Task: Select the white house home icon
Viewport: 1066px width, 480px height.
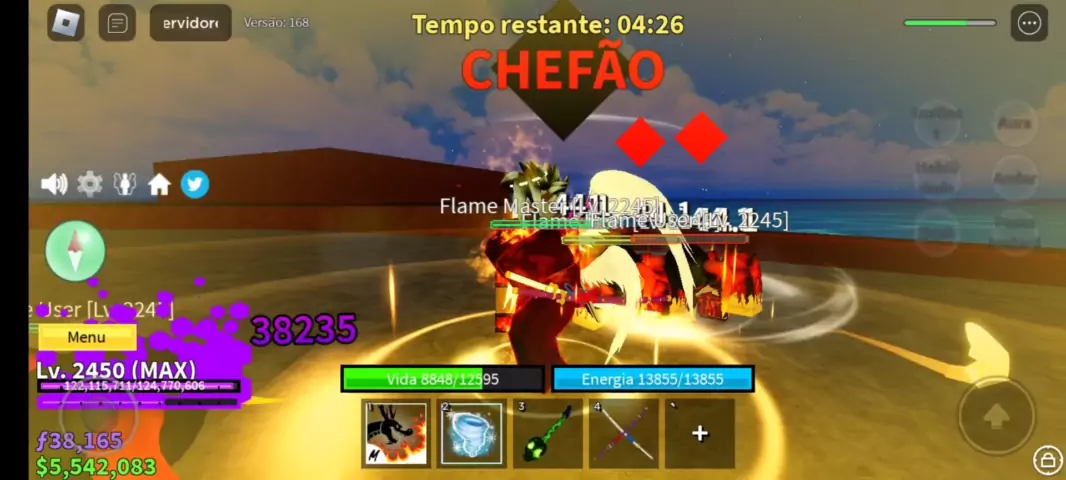Action: [x=159, y=184]
